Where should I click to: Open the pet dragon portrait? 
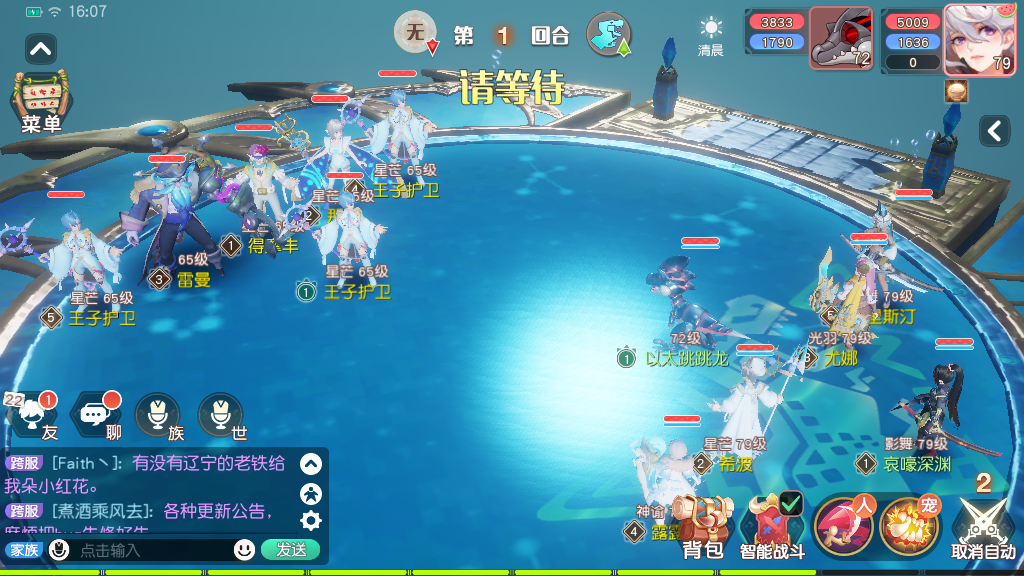pyautogui.click(x=840, y=40)
